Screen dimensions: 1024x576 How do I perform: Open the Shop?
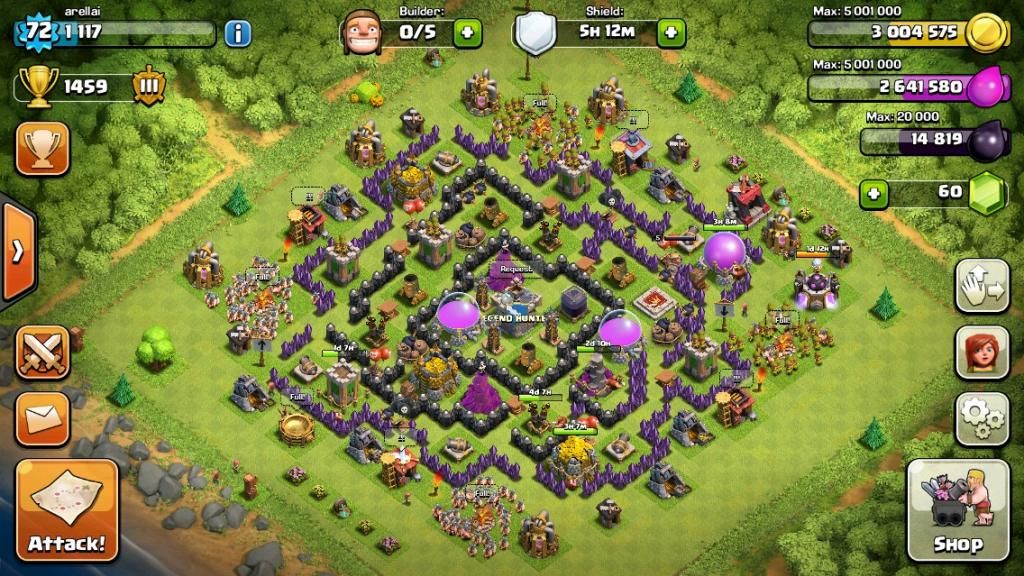[x=957, y=510]
